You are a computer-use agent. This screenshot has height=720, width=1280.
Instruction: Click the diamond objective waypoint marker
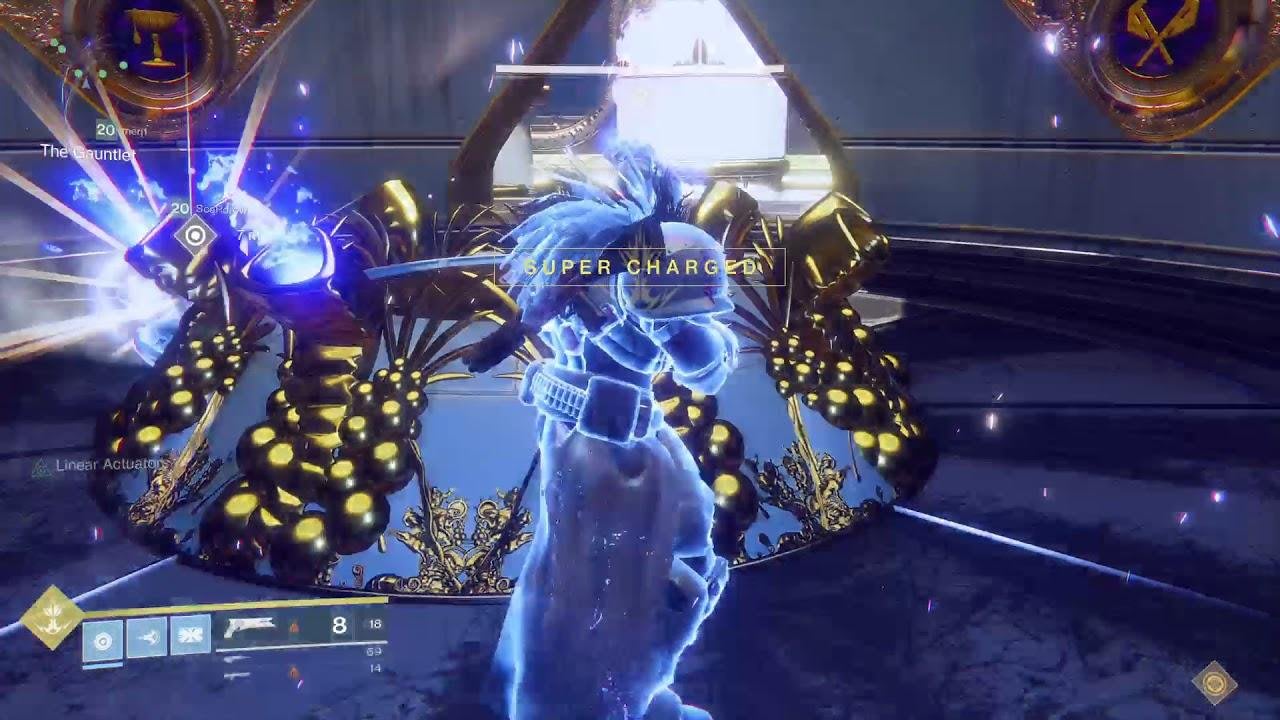click(x=195, y=236)
